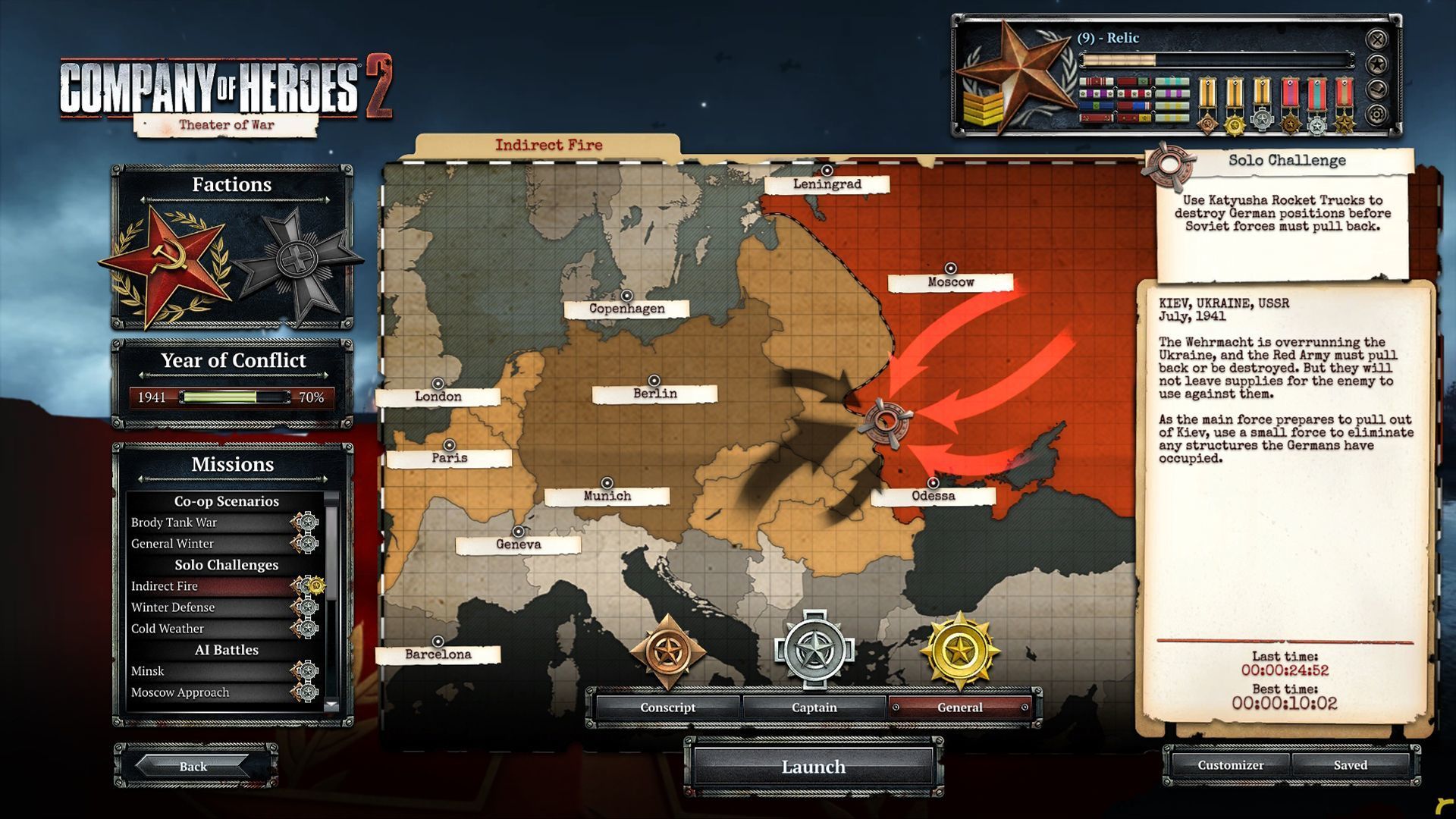Pick General difficulty
Screen dimensions: 1456x819
pyautogui.click(x=959, y=708)
